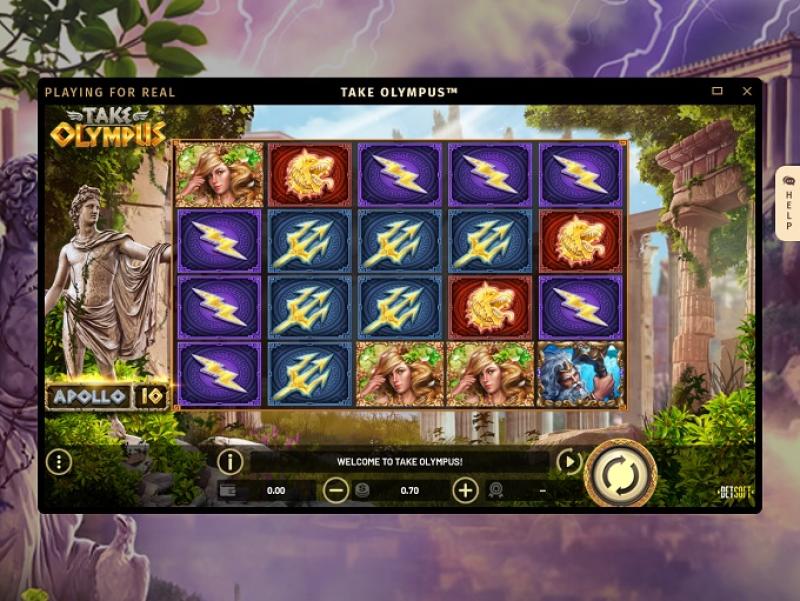The width and height of the screenshot is (800, 601).
Task: Decrease the bet with the minus button
Action: click(337, 490)
